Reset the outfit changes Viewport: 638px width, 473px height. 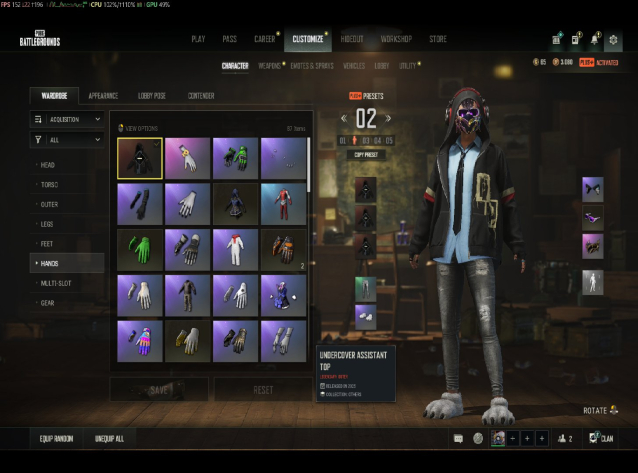[x=262, y=389]
